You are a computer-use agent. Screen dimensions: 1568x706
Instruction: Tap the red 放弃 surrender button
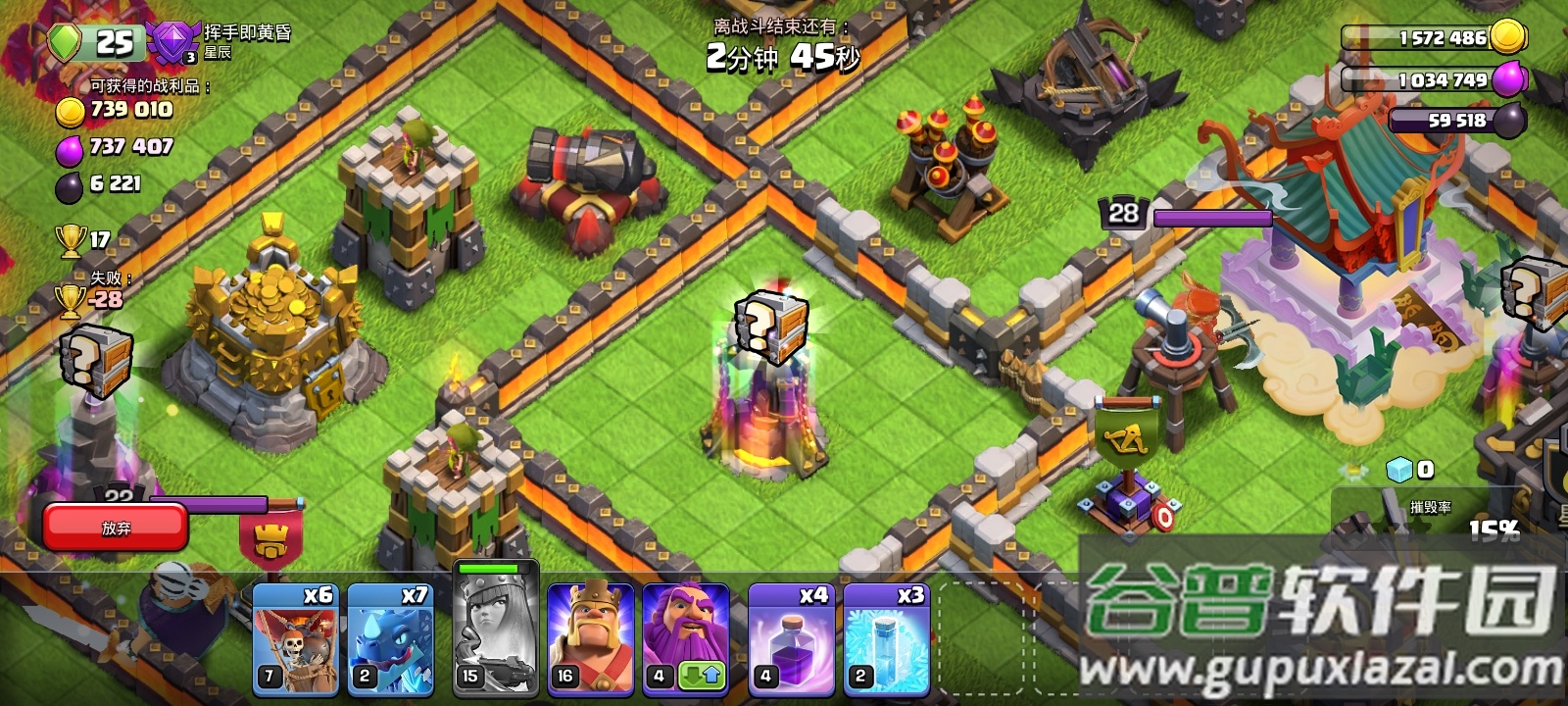[116, 528]
